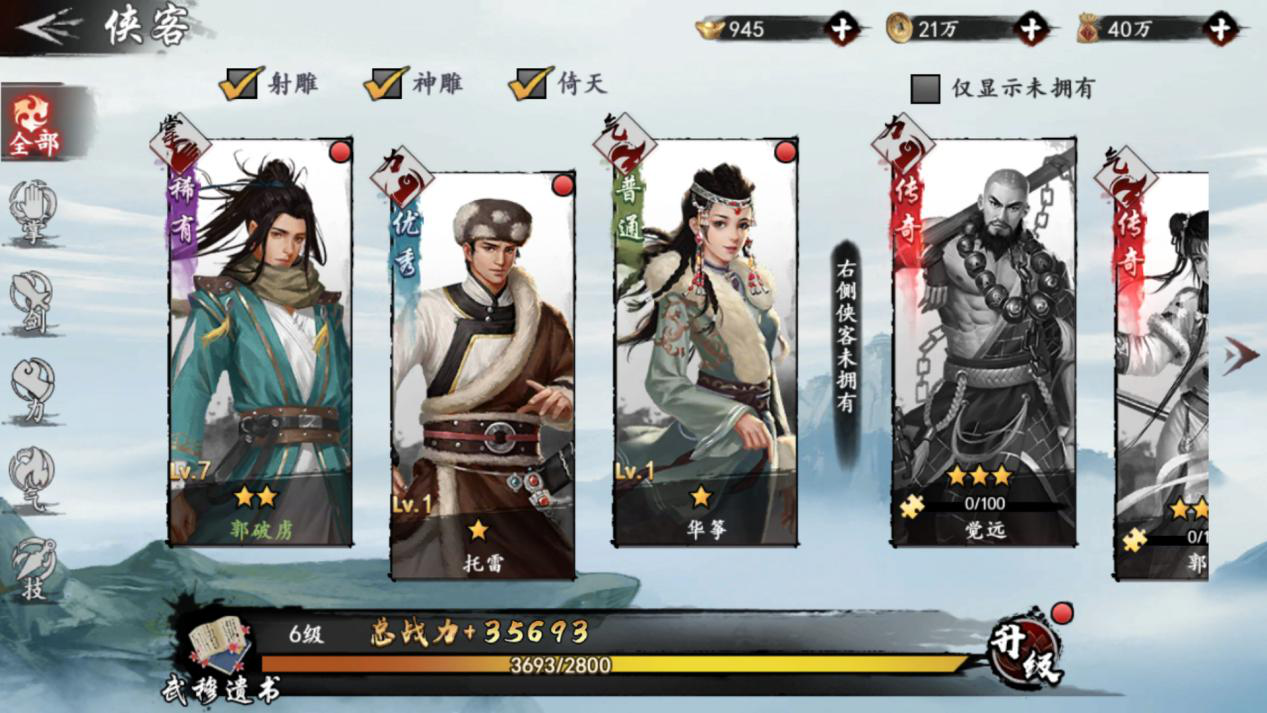Add more copper coins with plus button
Screen dimensions: 1267x713
click(x=1031, y=29)
